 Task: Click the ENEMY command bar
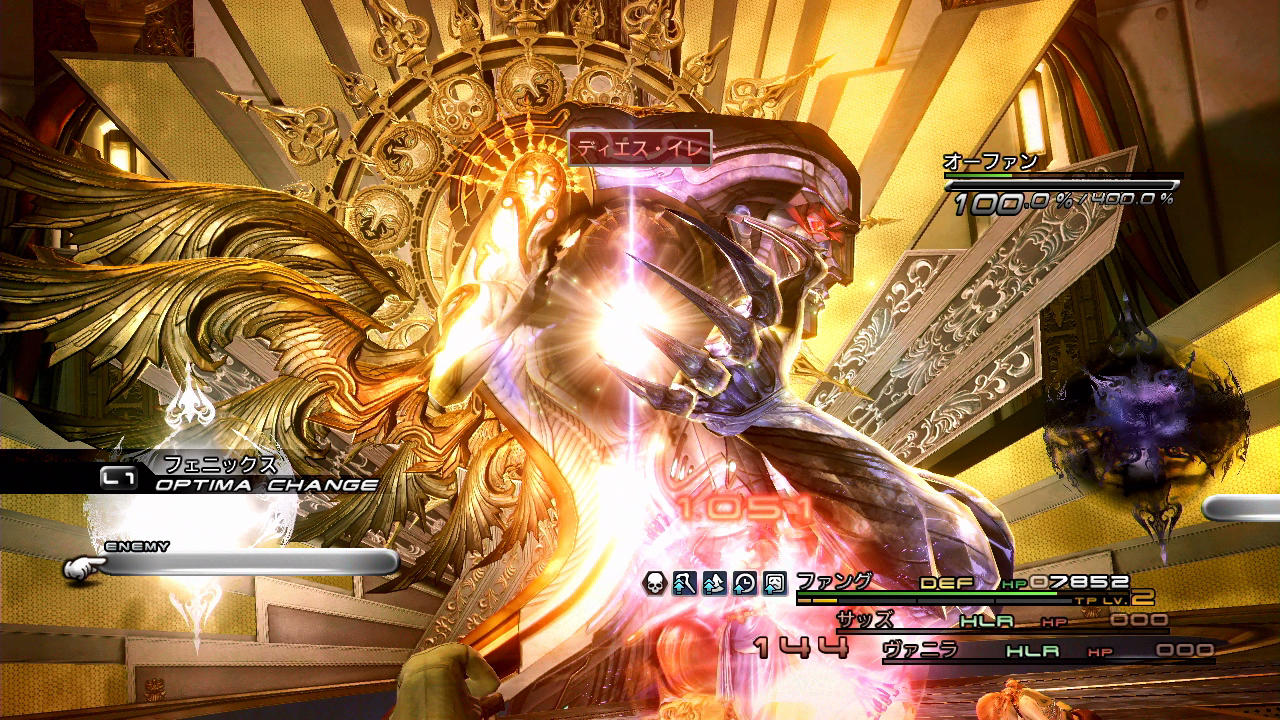[250, 563]
